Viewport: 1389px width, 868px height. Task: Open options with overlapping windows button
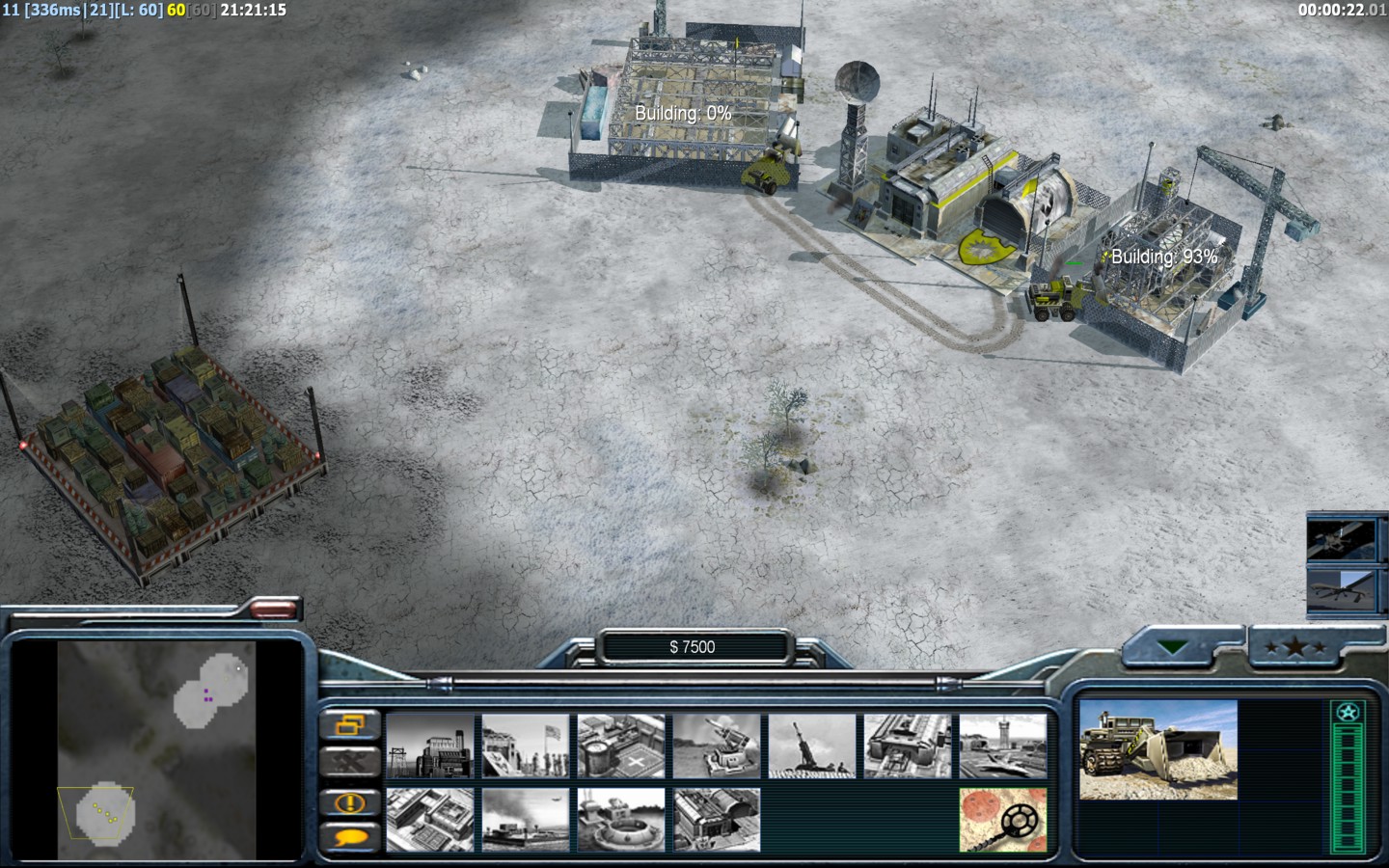coord(349,725)
